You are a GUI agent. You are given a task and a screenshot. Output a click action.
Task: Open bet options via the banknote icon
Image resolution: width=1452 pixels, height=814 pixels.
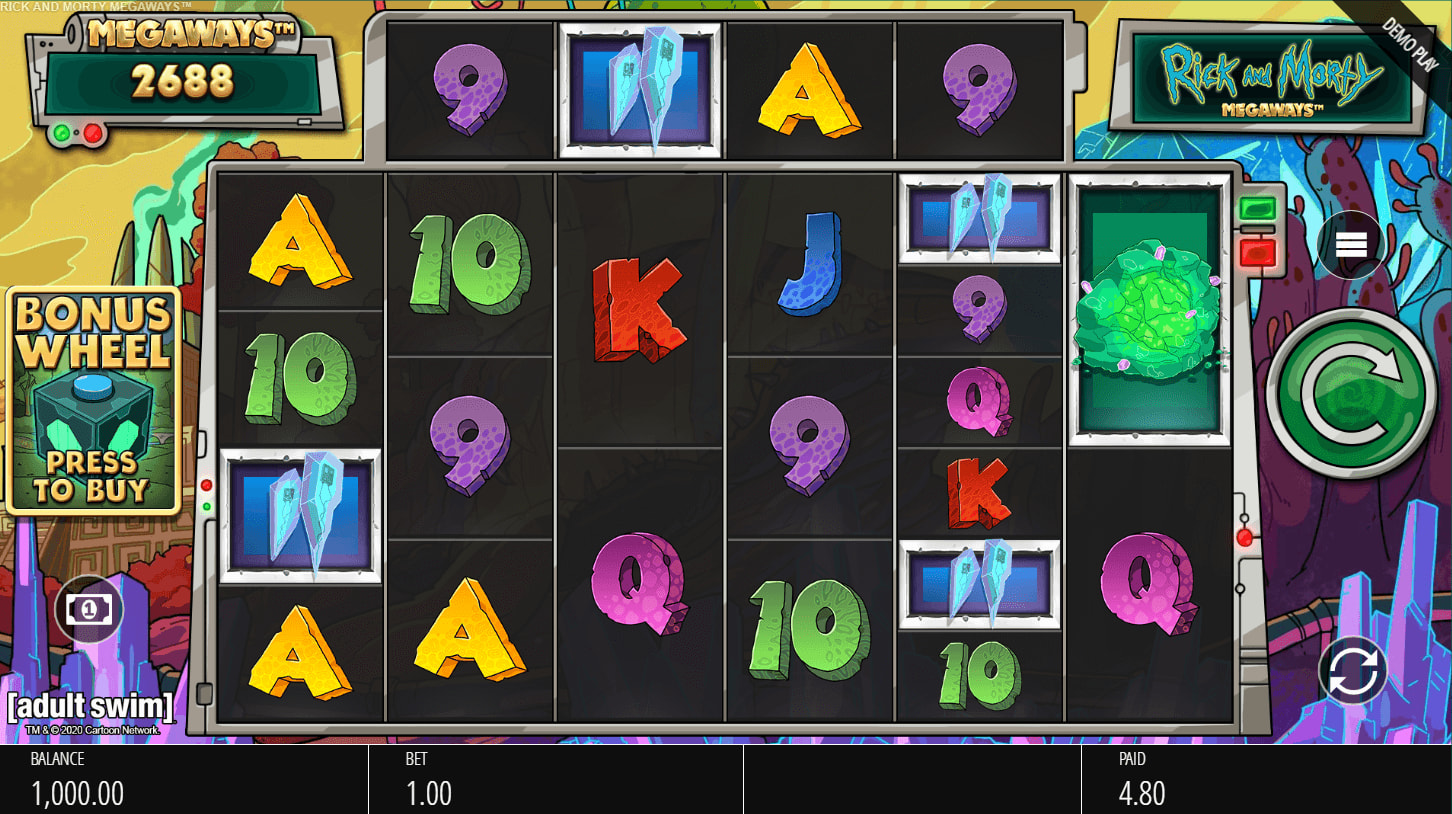click(89, 609)
